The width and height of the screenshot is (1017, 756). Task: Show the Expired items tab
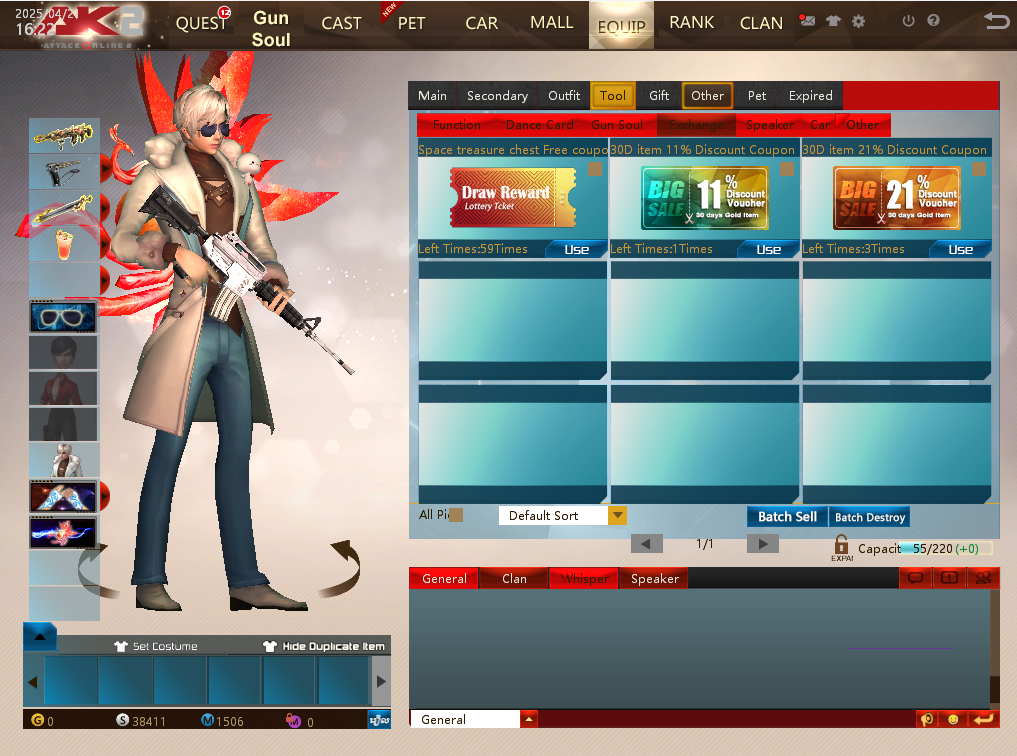tap(810, 96)
